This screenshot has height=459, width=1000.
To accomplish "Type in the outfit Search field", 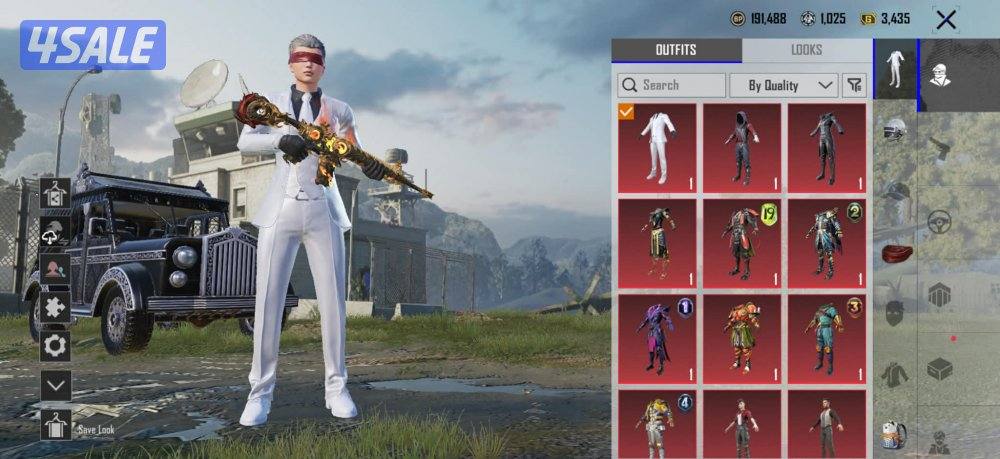I will pyautogui.click(x=672, y=85).
